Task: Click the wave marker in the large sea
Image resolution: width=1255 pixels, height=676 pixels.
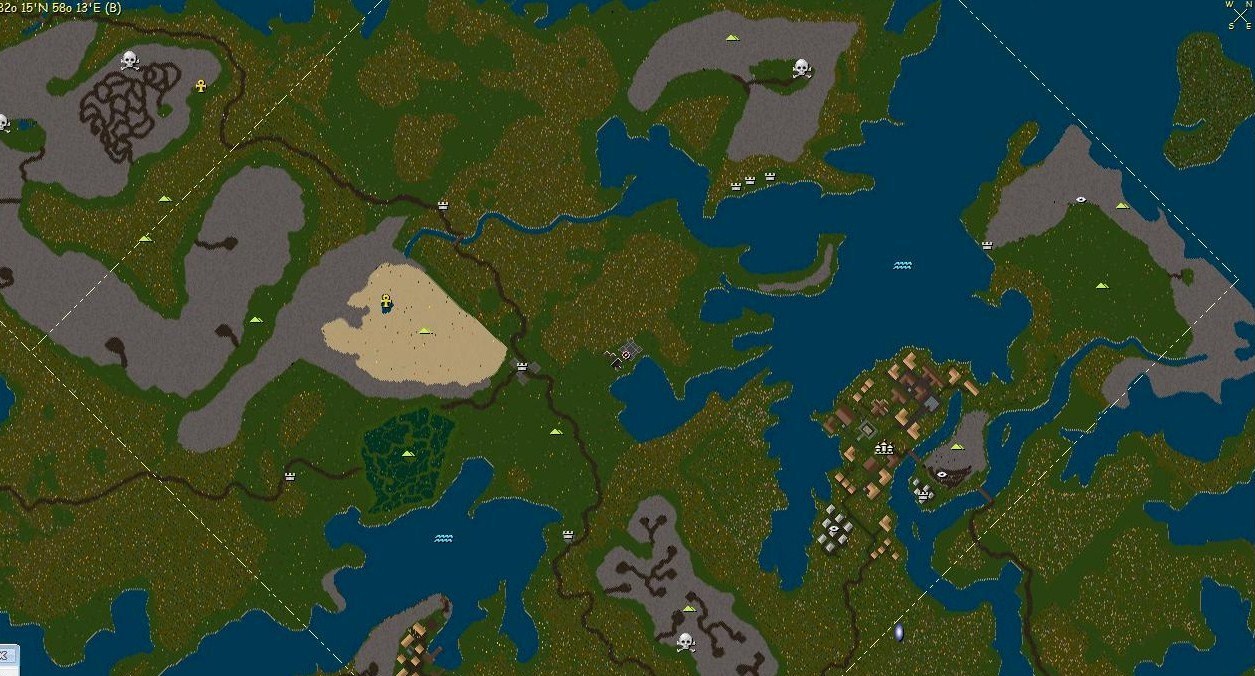Action: 902,266
